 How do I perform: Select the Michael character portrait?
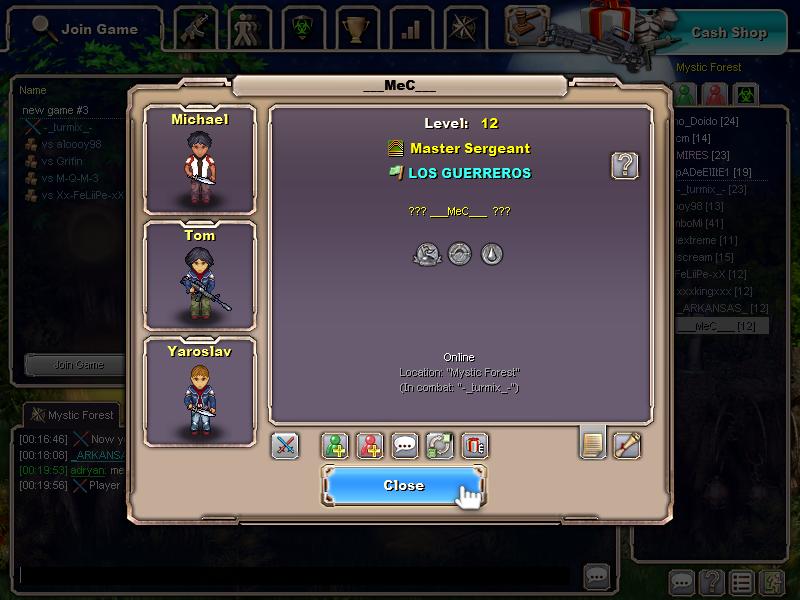click(x=200, y=160)
